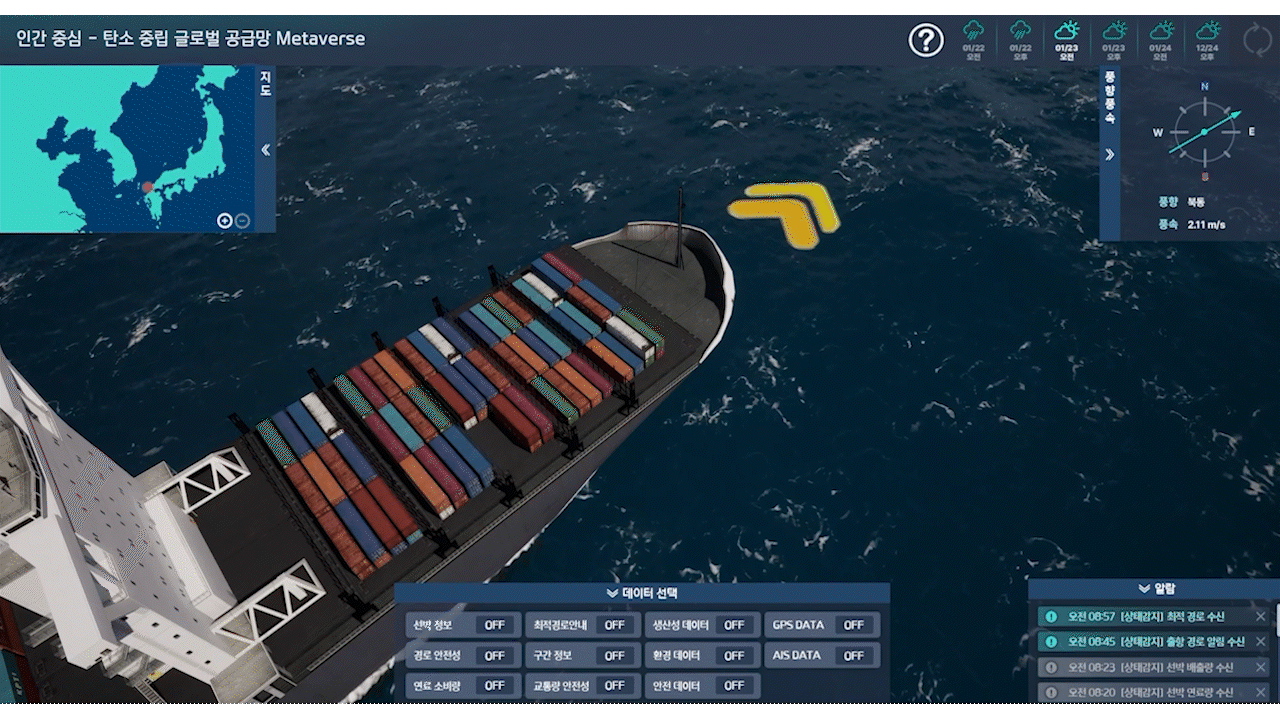Collapse the 풍향풍속 wind panel arrow
The height and width of the screenshot is (720, 1280).
[x=1109, y=154]
